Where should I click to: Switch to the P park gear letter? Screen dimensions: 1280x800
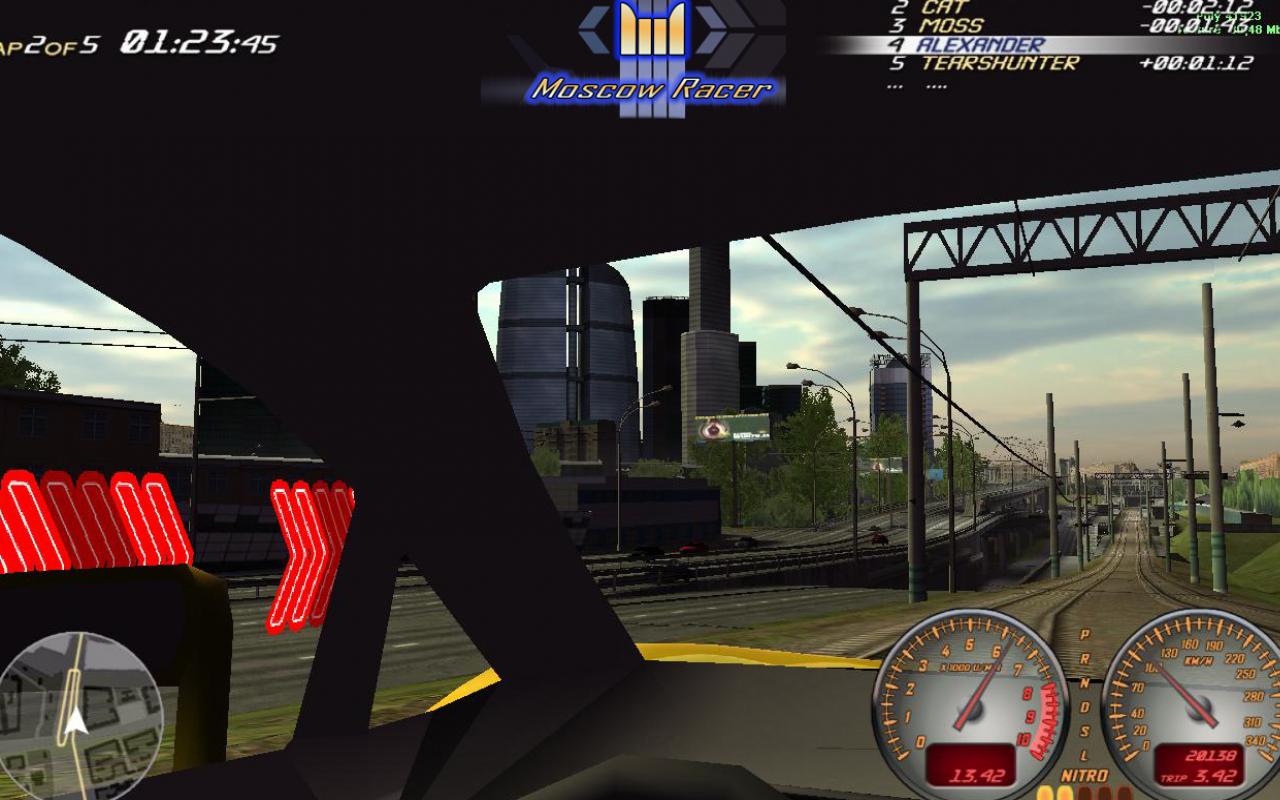click(1084, 632)
